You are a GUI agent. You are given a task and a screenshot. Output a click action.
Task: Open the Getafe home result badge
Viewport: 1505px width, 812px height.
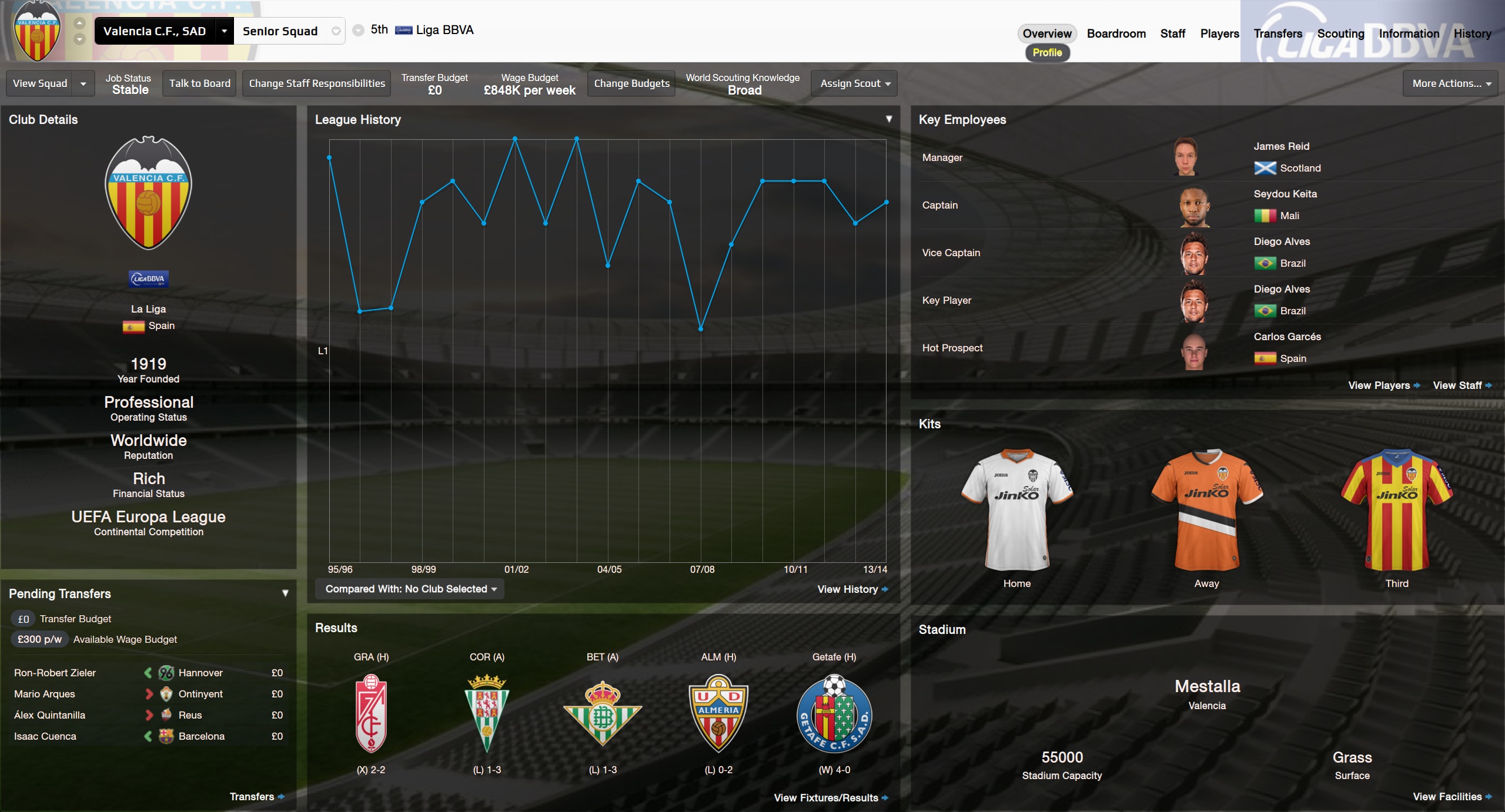pos(834,714)
